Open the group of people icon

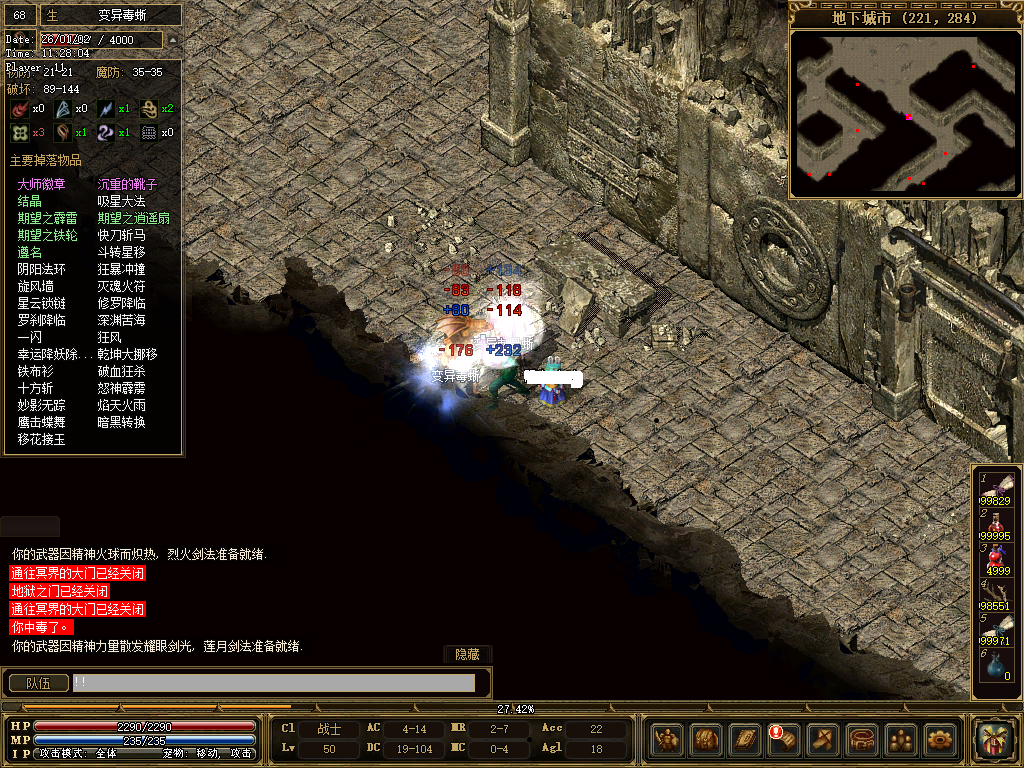(x=901, y=740)
